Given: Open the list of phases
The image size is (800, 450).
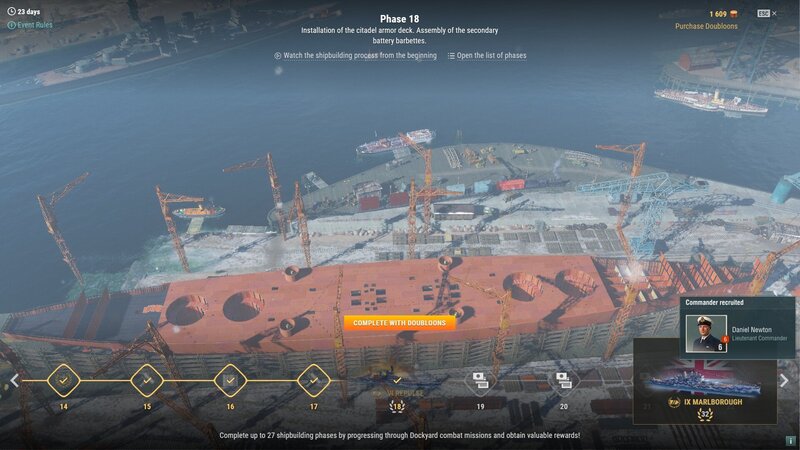Looking at the screenshot, I should click(x=487, y=56).
